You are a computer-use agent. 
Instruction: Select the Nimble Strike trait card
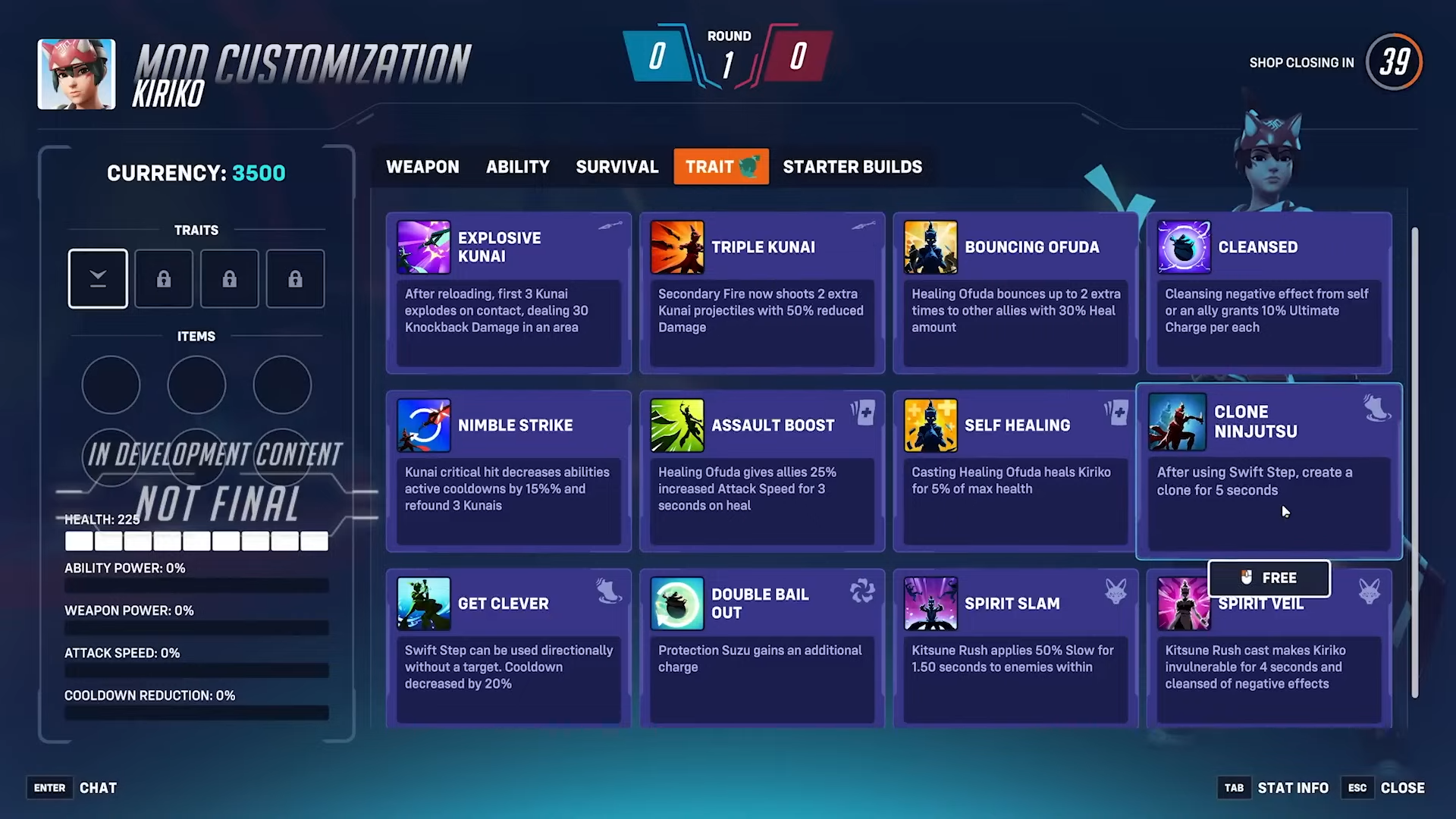(508, 471)
